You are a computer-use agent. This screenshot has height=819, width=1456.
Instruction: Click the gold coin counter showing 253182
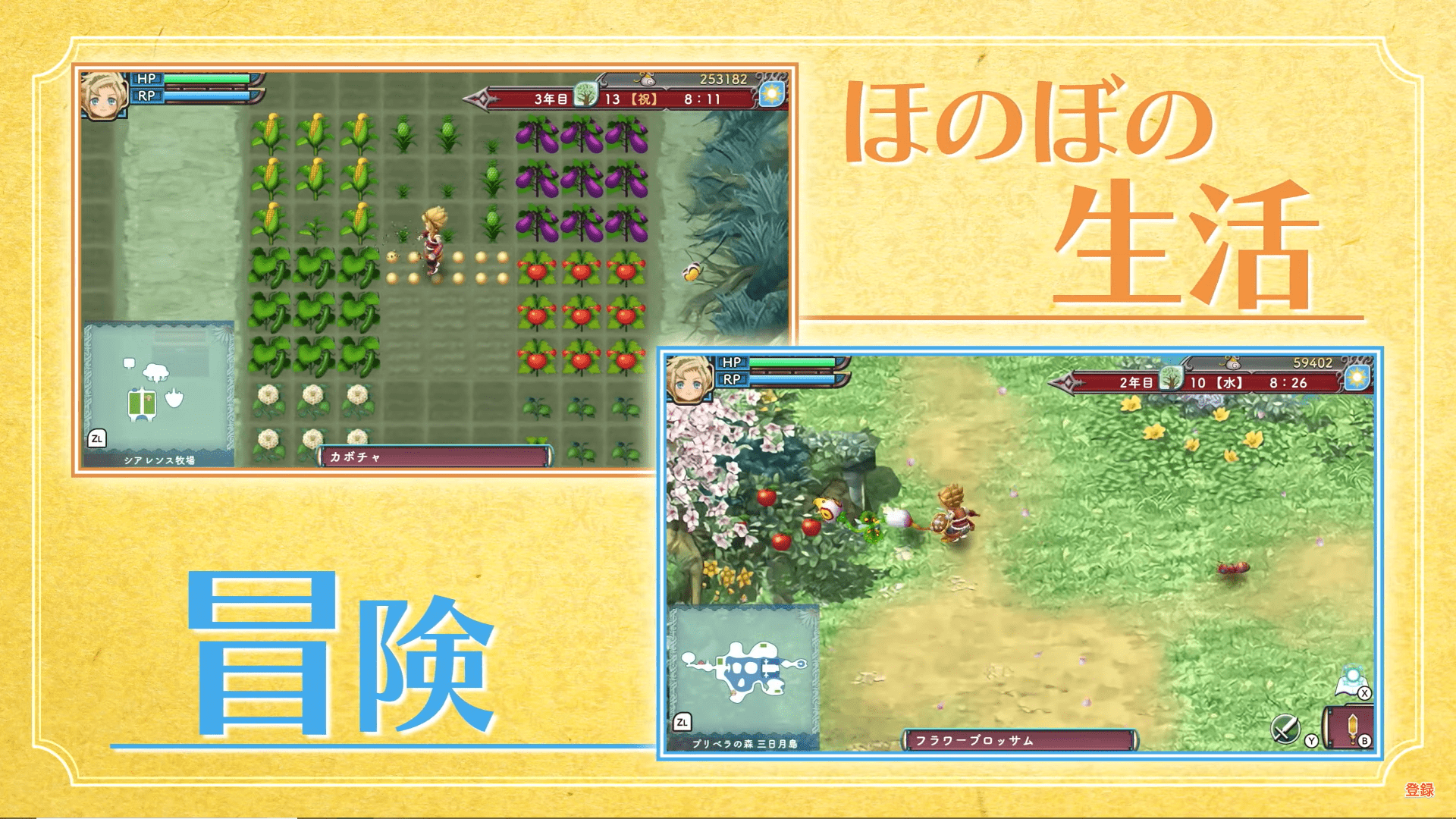click(723, 77)
